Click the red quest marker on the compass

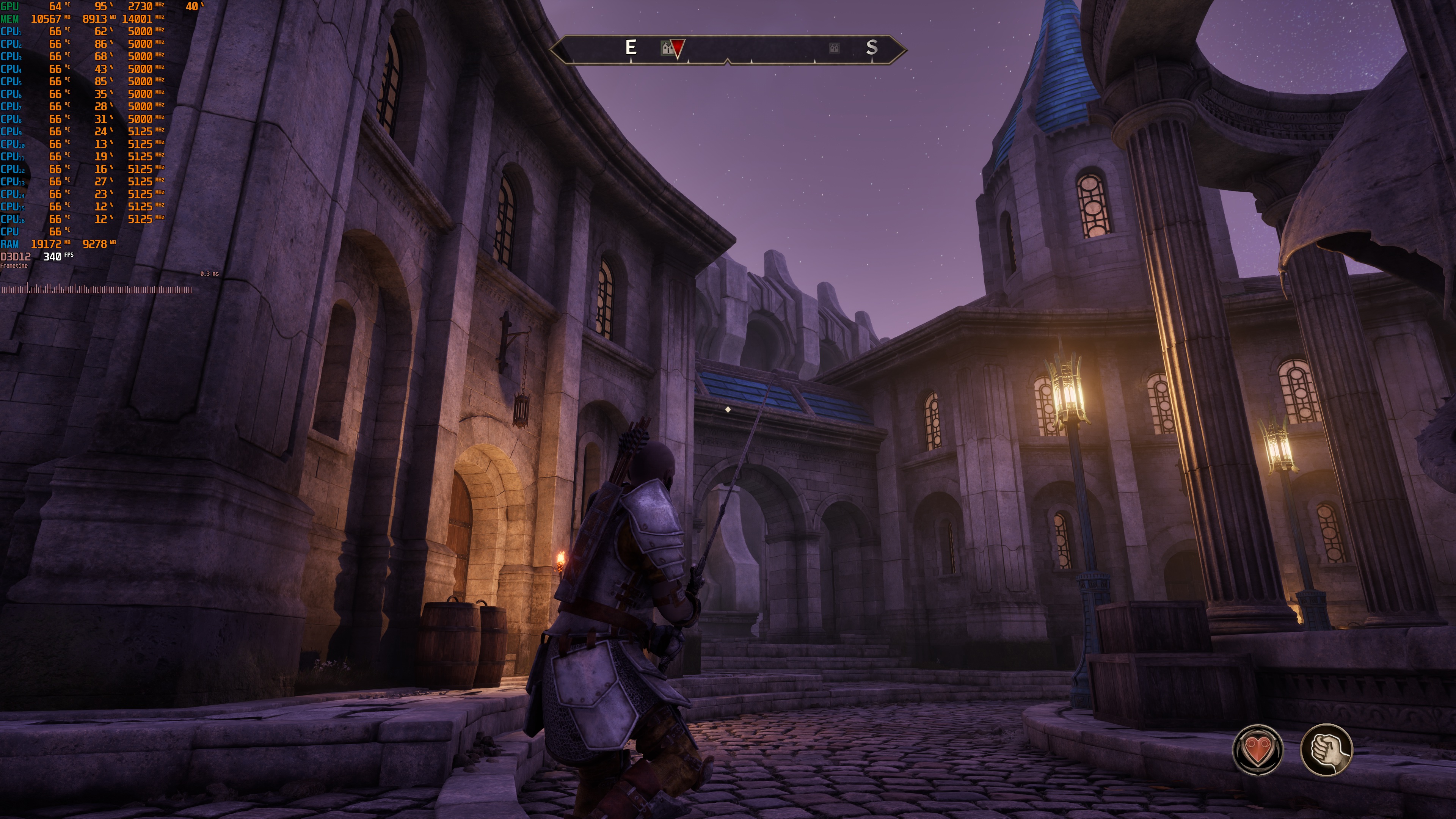click(678, 47)
